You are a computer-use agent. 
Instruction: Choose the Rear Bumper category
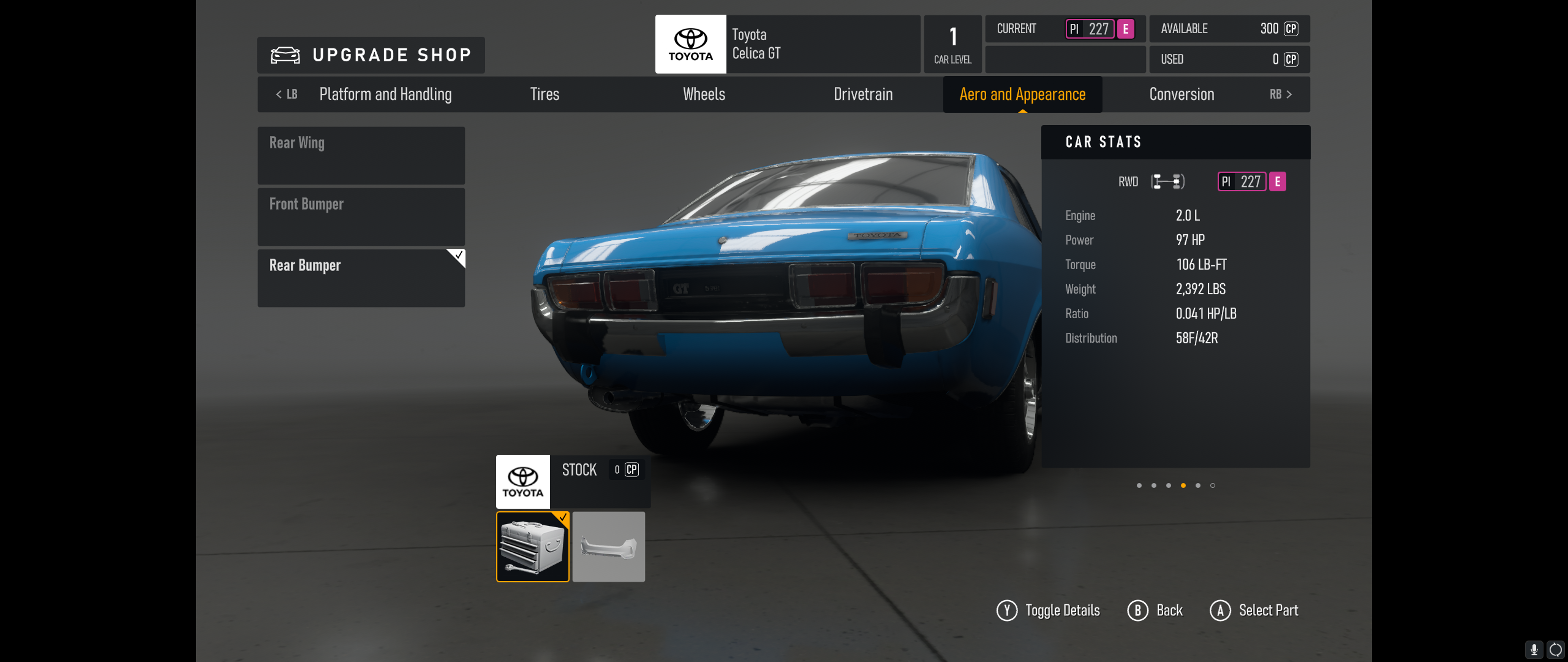pos(361,278)
